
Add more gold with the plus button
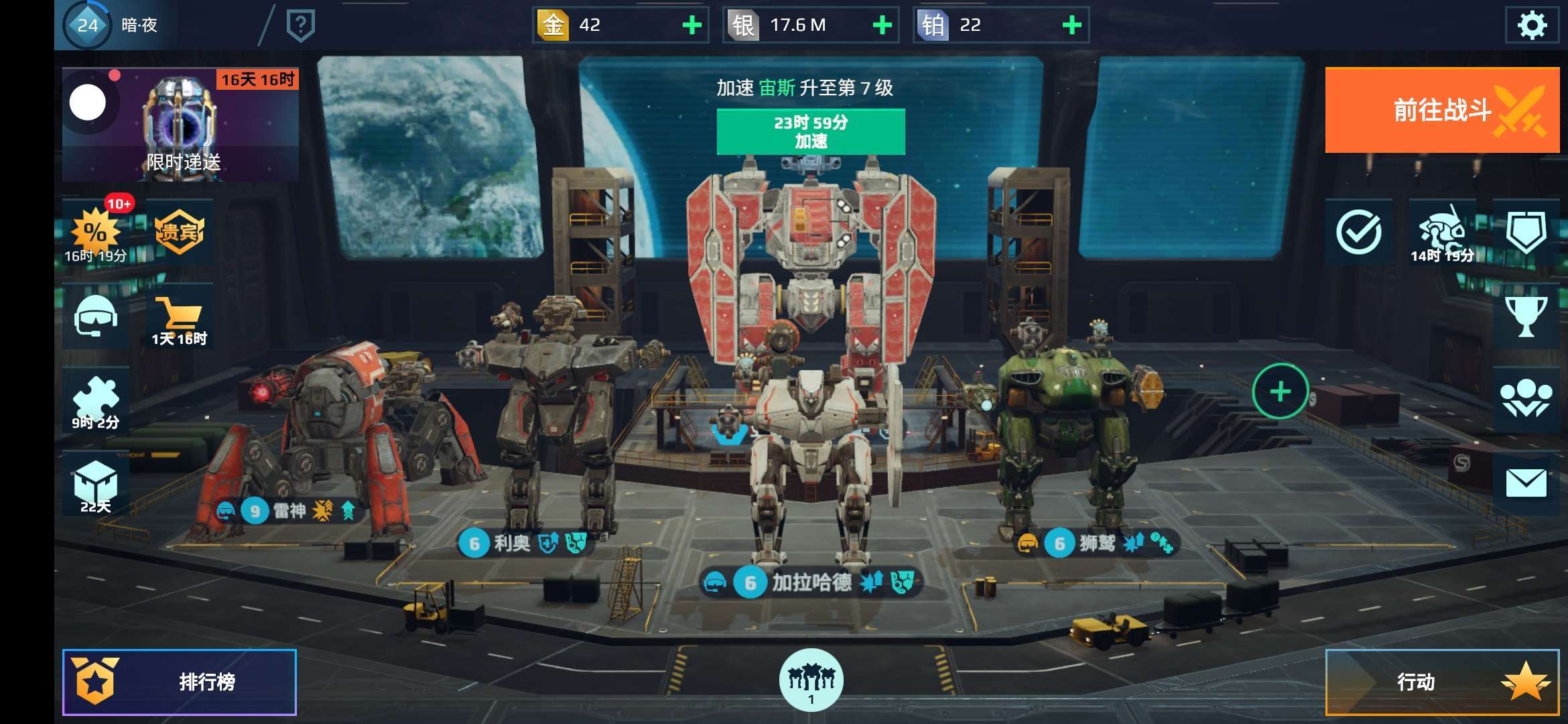(x=692, y=25)
